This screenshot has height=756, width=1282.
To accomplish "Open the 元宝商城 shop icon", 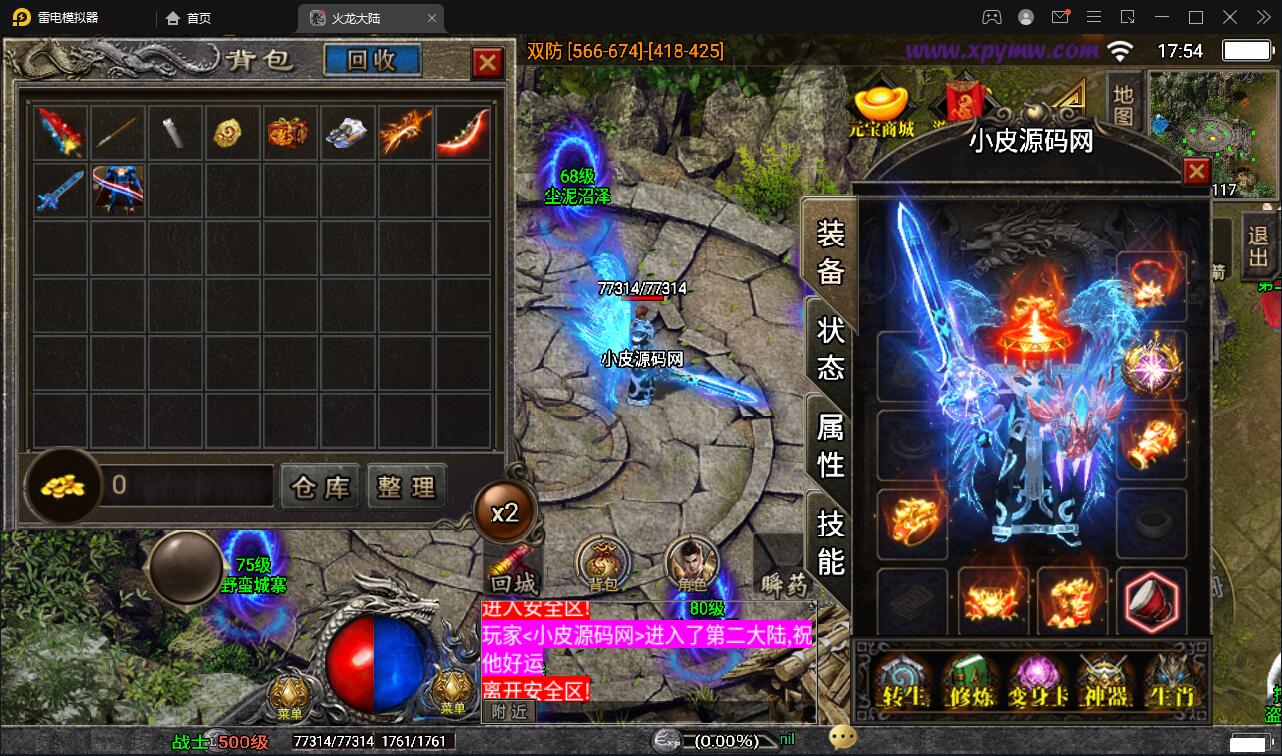I will tap(884, 103).
